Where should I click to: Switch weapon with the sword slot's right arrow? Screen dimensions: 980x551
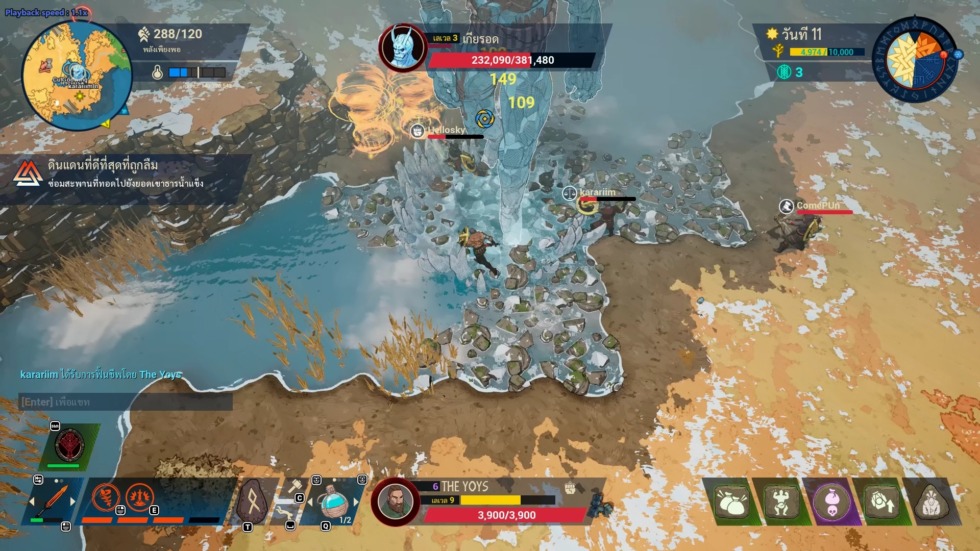click(x=73, y=499)
